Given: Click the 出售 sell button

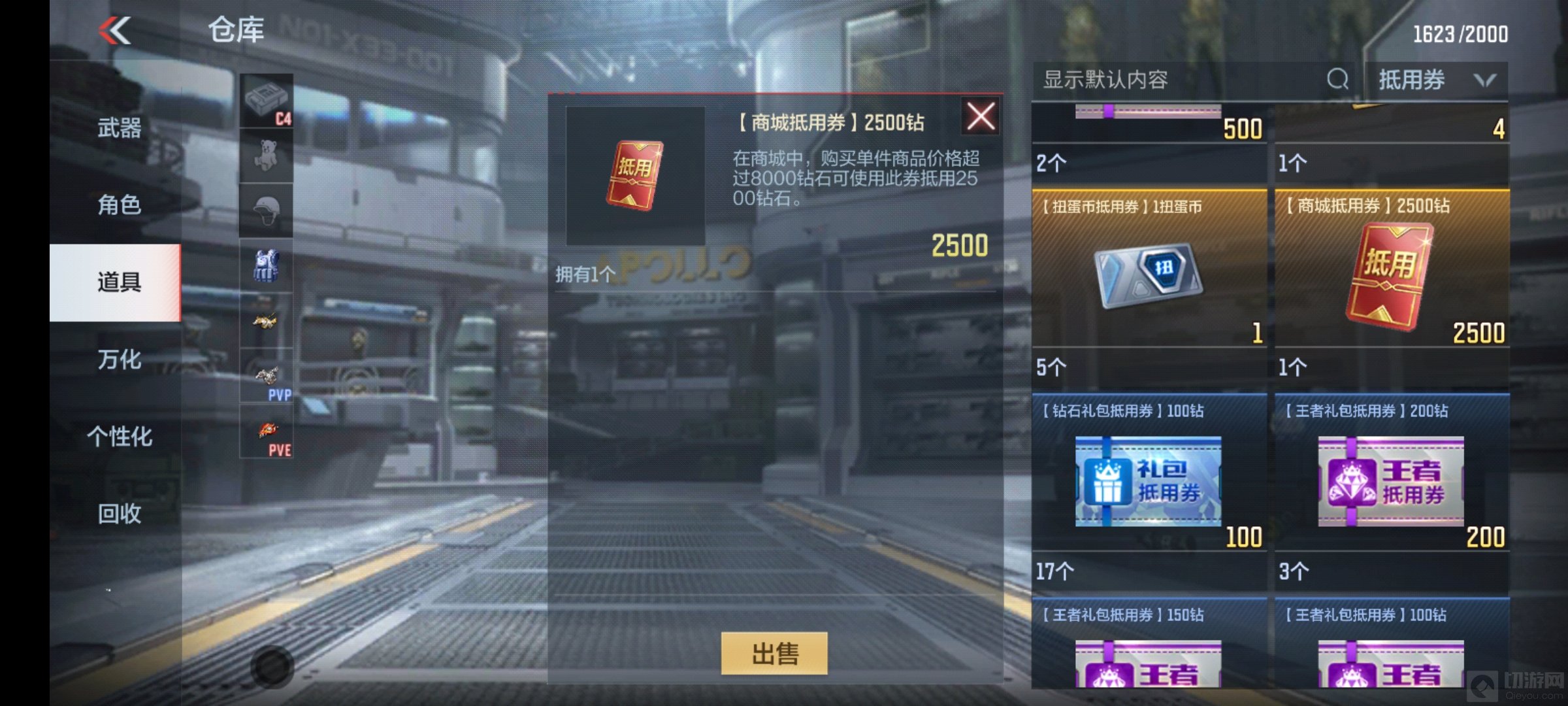Looking at the screenshot, I should (774, 653).
